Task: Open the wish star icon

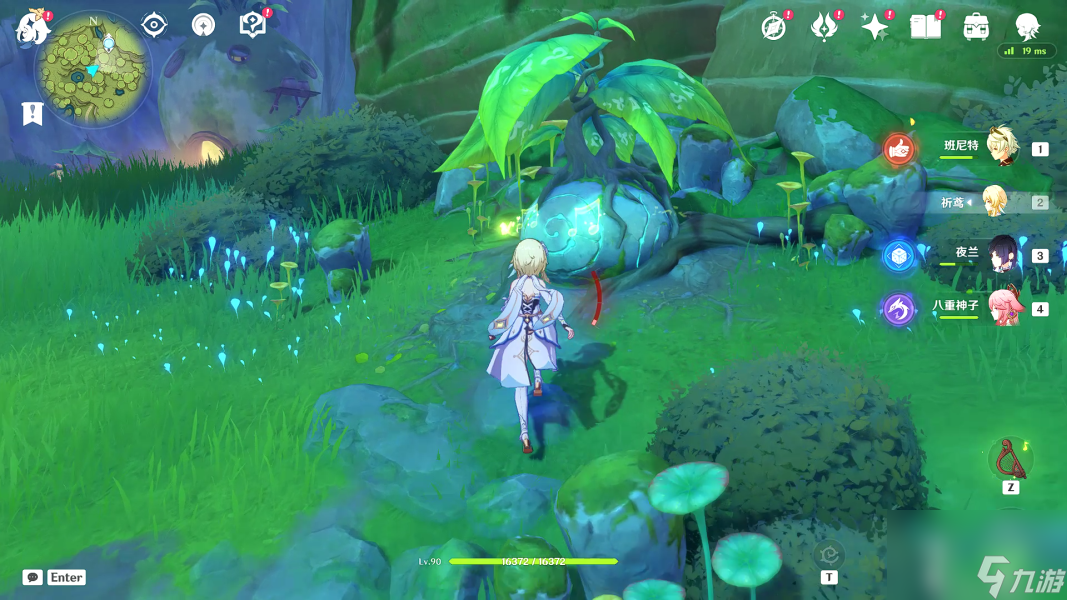Action: point(875,26)
